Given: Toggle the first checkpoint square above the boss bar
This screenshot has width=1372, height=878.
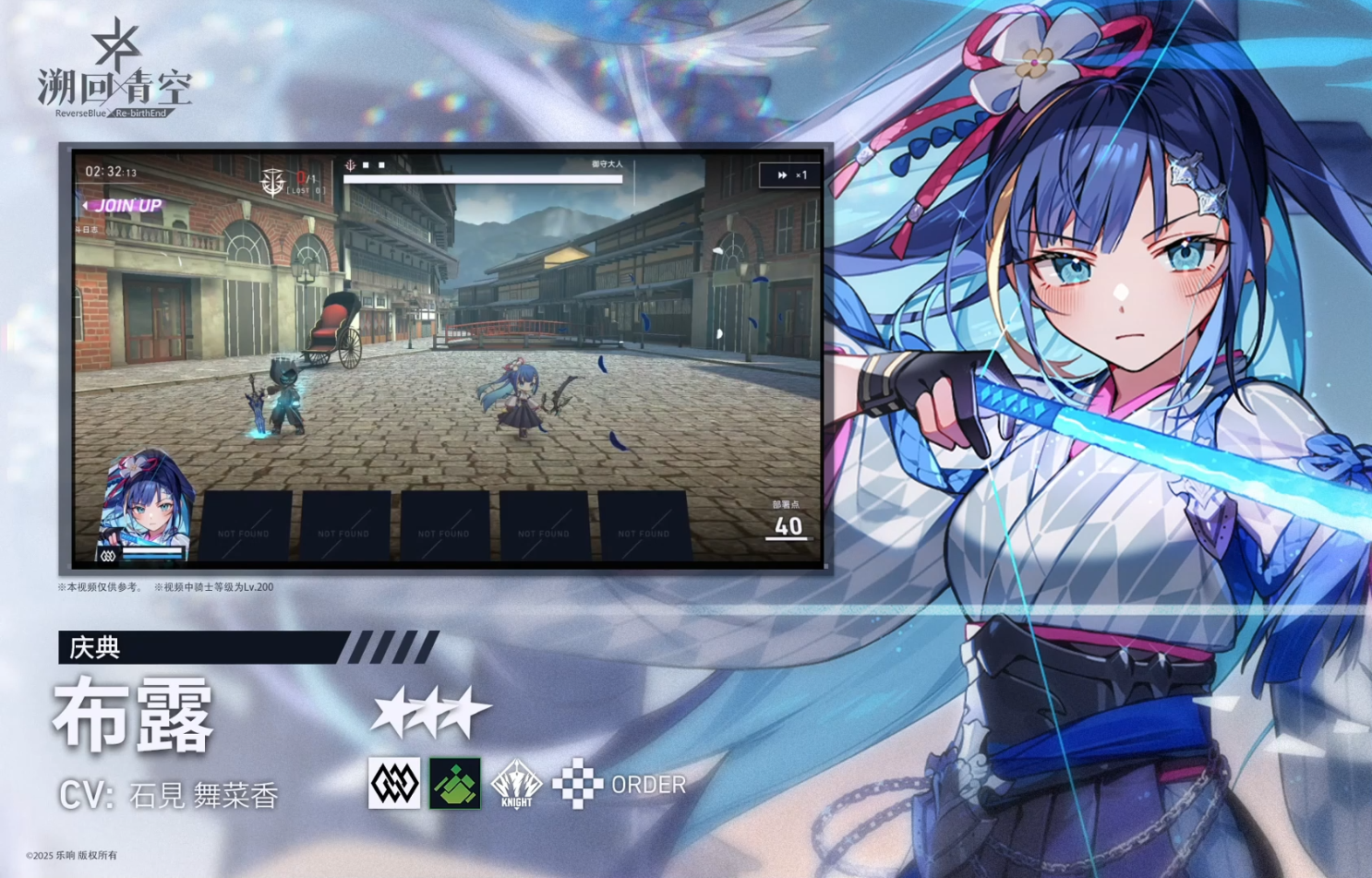Looking at the screenshot, I should tap(367, 166).
